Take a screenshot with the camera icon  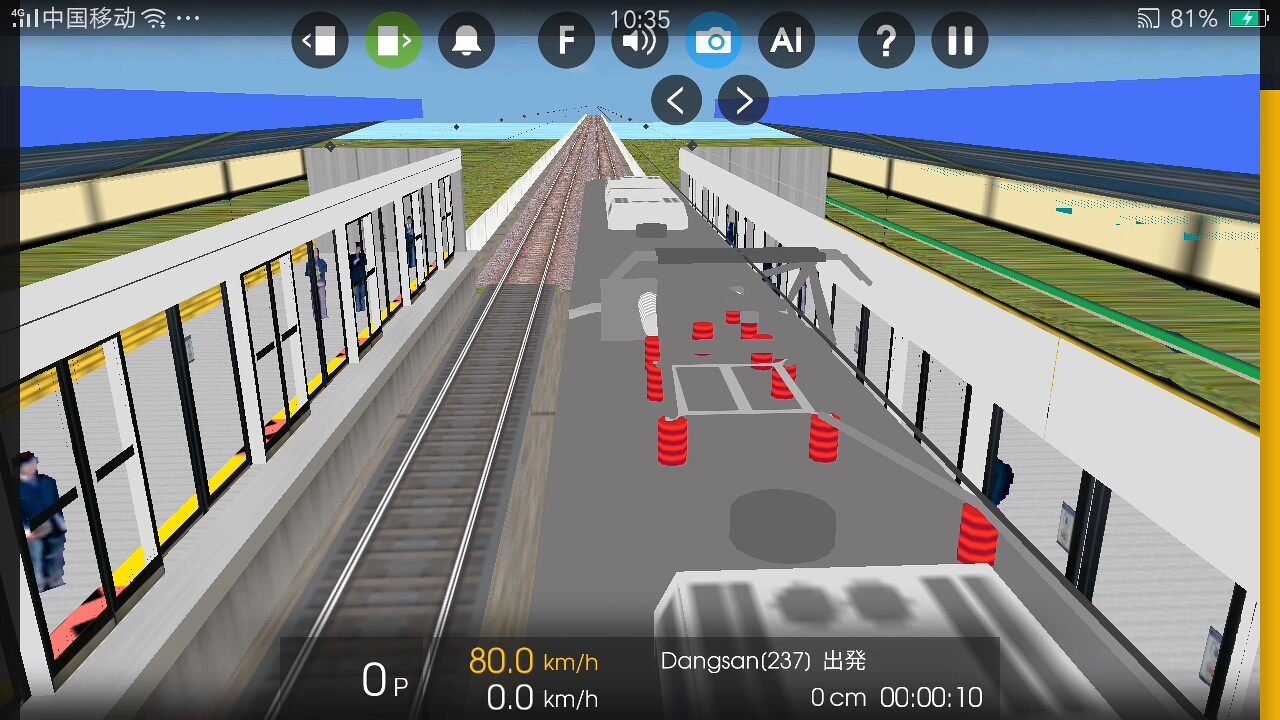tap(713, 40)
